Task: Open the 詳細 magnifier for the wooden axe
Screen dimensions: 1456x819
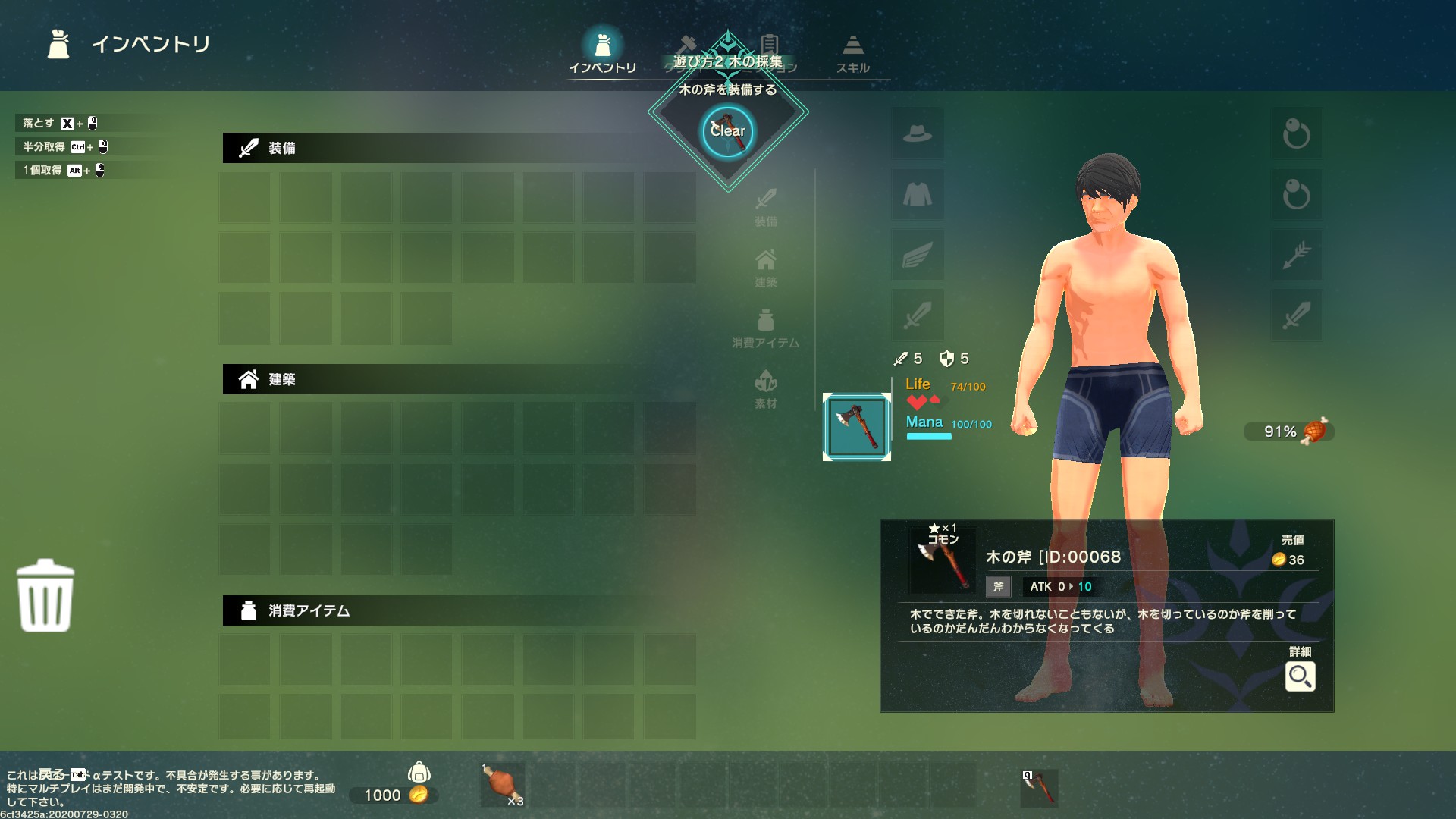Action: [x=1301, y=676]
